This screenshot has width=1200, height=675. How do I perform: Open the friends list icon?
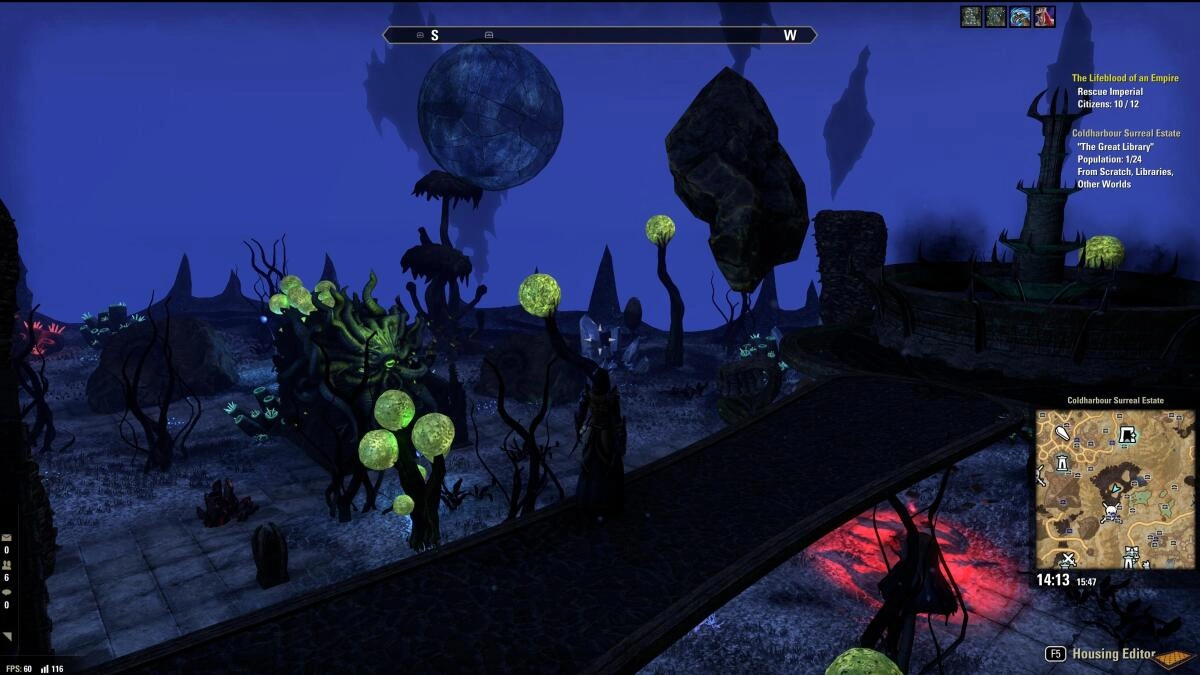coord(7,565)
